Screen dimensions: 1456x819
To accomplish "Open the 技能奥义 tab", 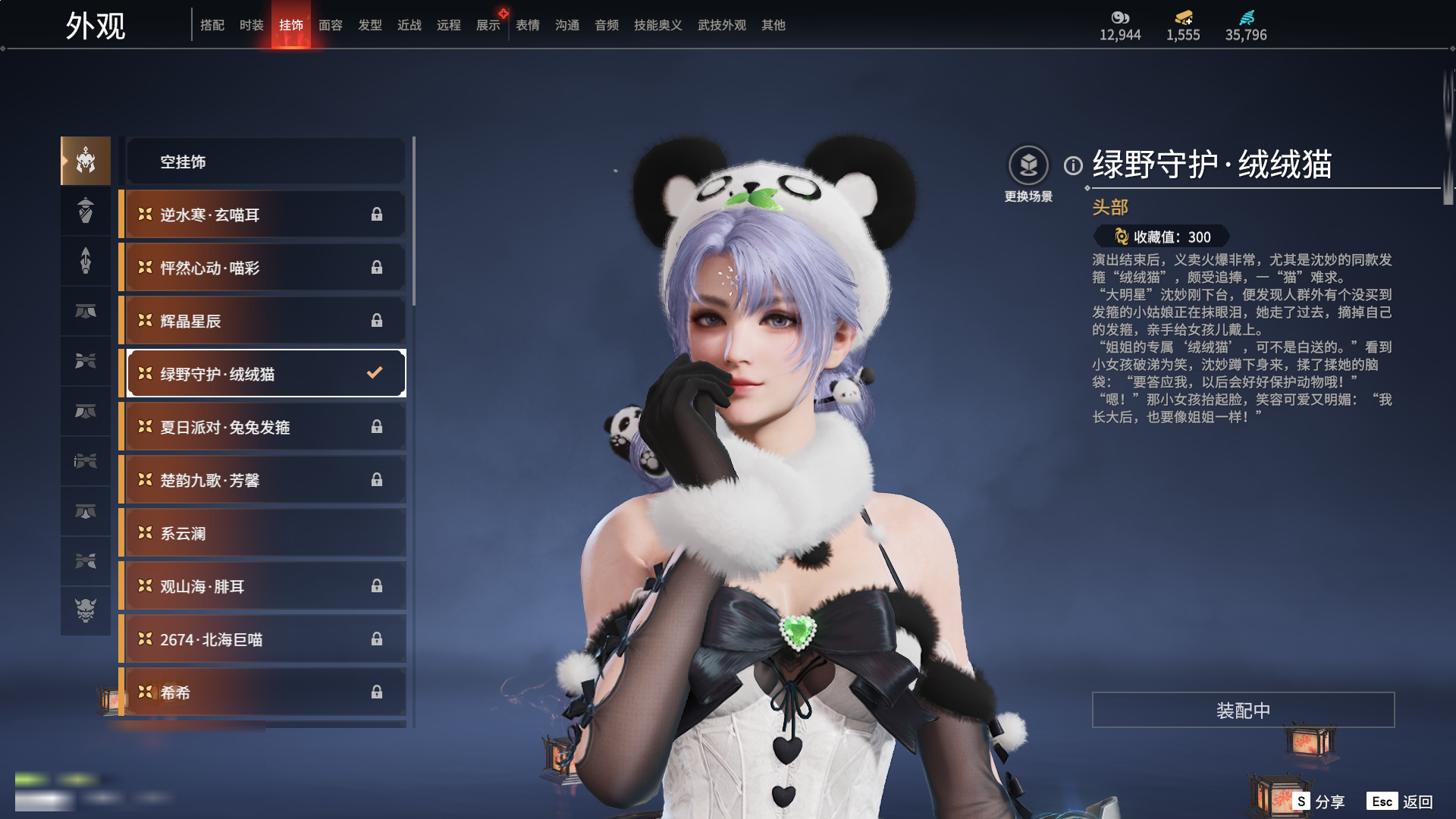I will tap(657, 25).
